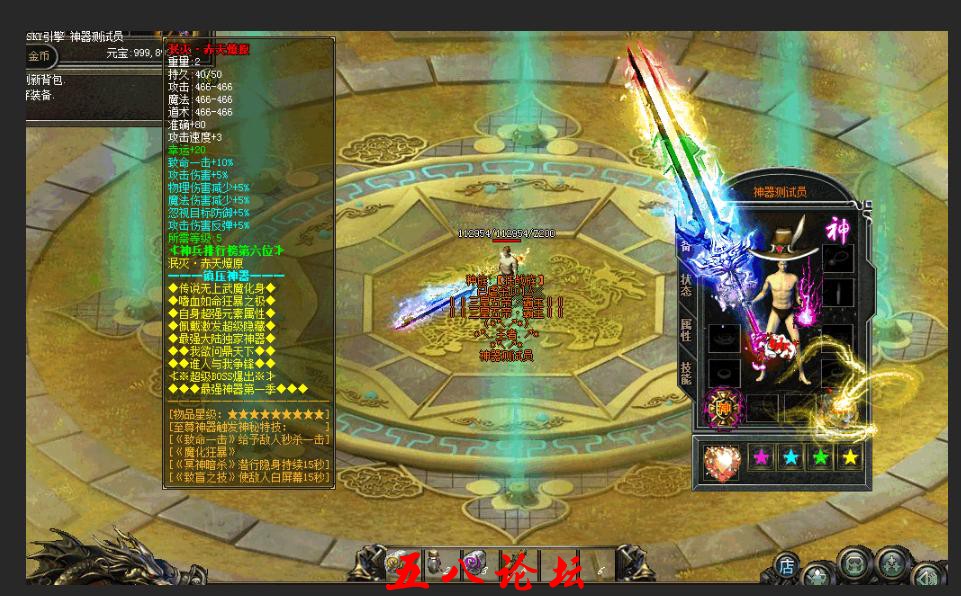961x596 pixels.
Task: Switch to the 状态 status tab
Action: tap(686, 283)
